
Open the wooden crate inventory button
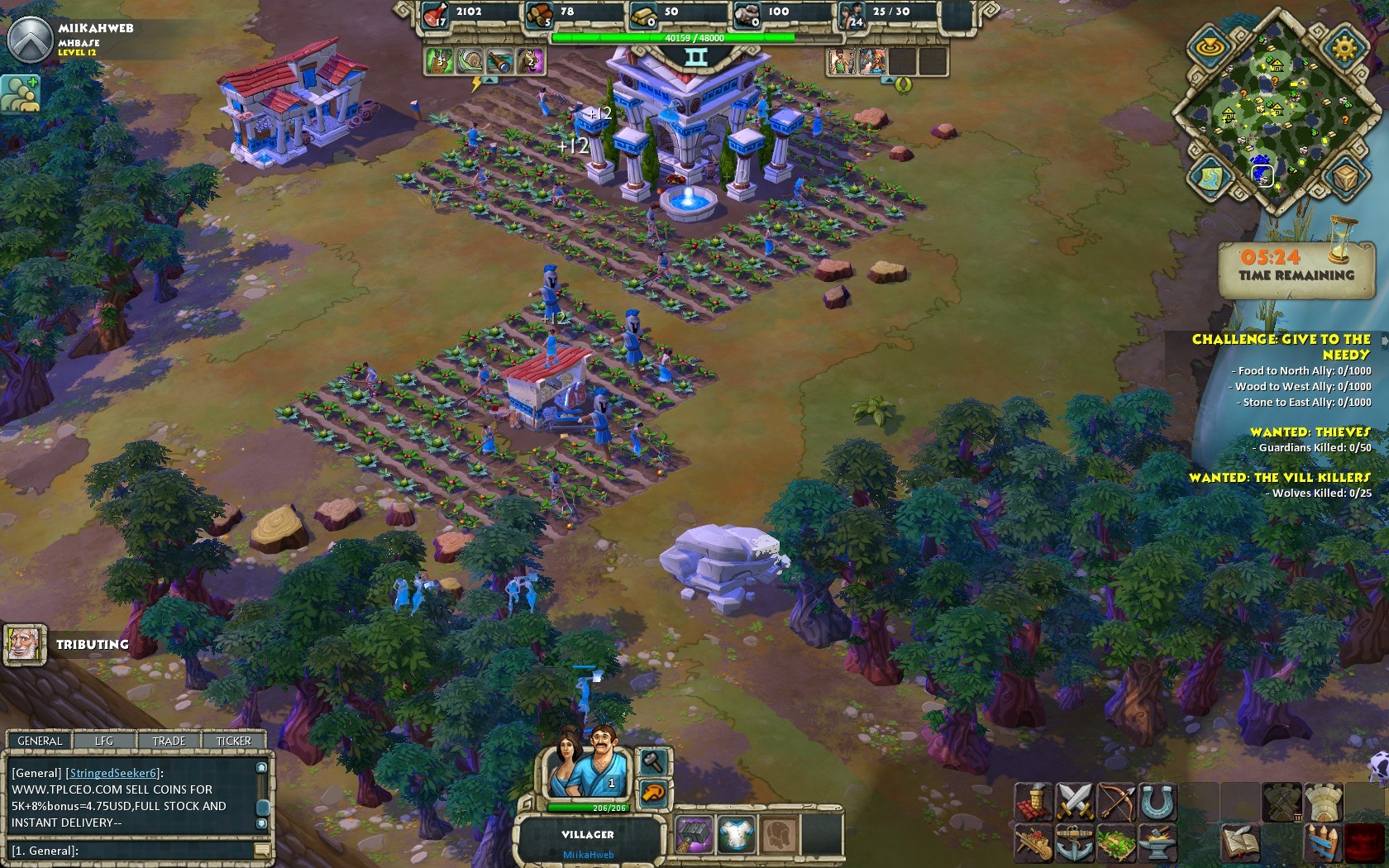click(x=1344, y=176)
